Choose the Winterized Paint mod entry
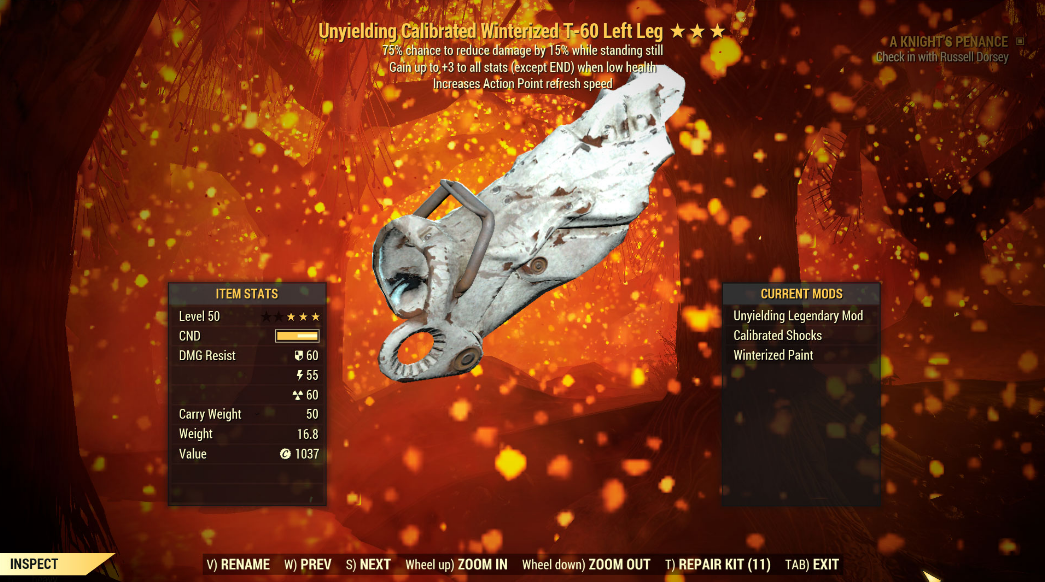The image size is (1045, 582). click(x=774, y=355)
